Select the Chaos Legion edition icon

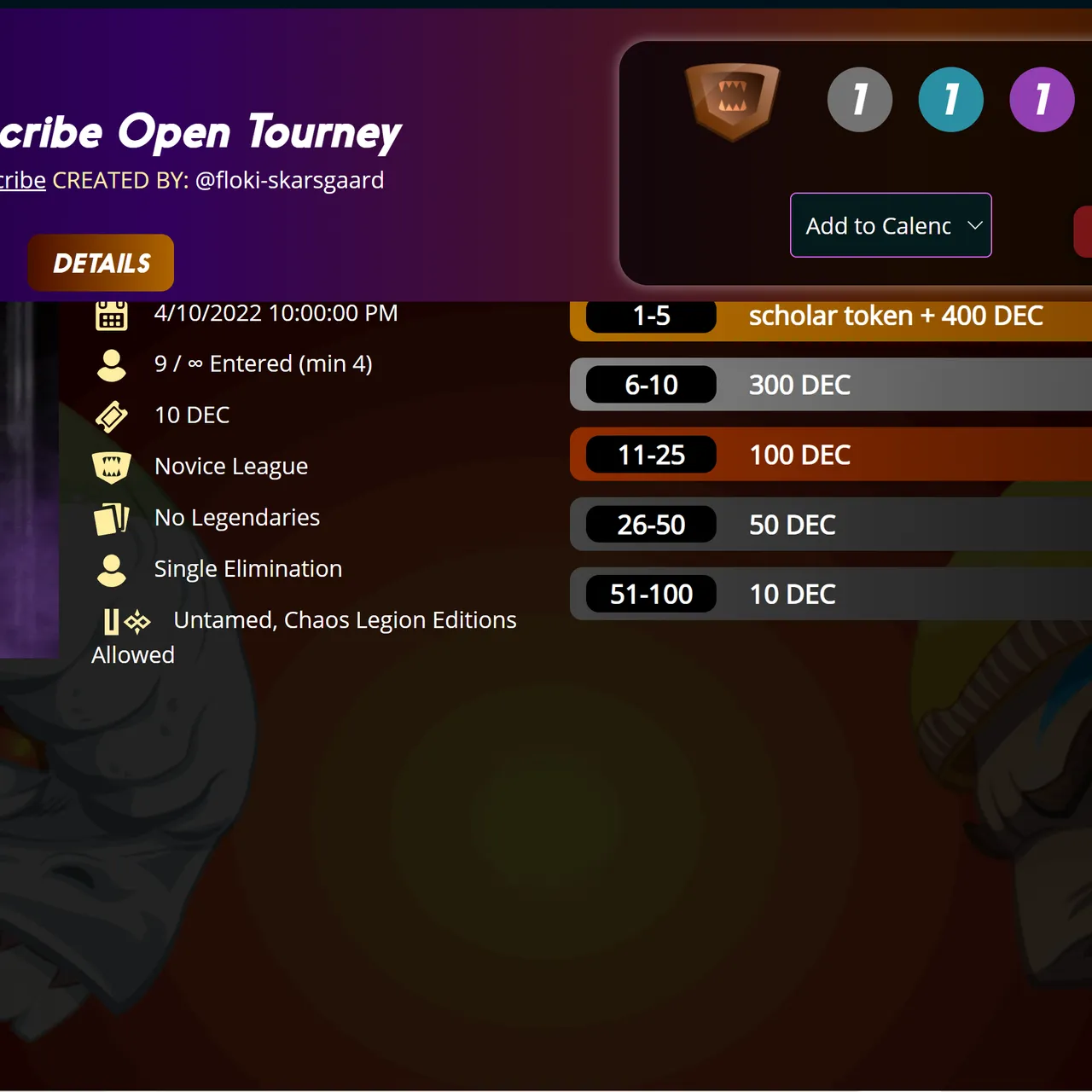point(137,621)
